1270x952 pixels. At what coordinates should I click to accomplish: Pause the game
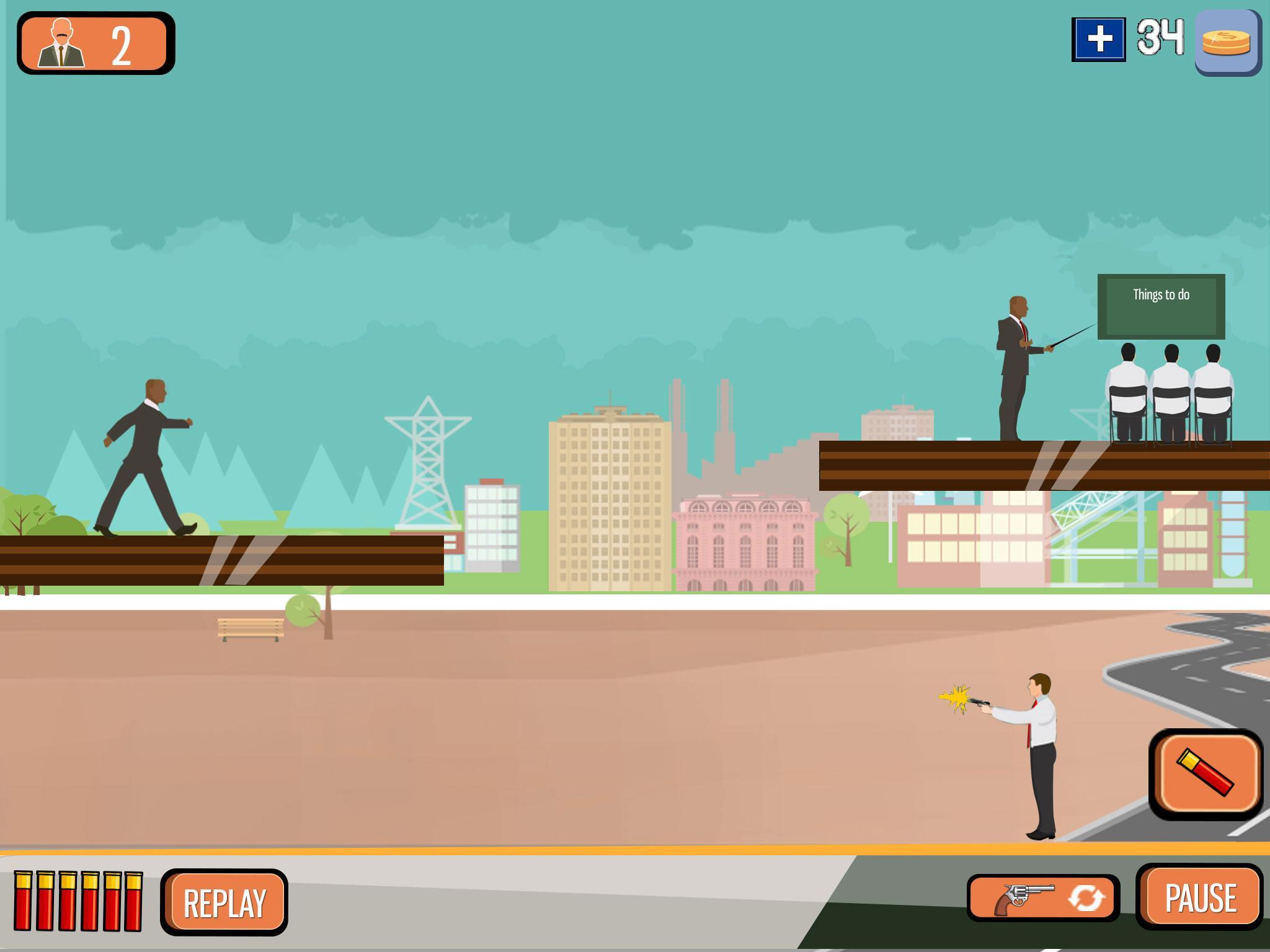click(1200, 897)
